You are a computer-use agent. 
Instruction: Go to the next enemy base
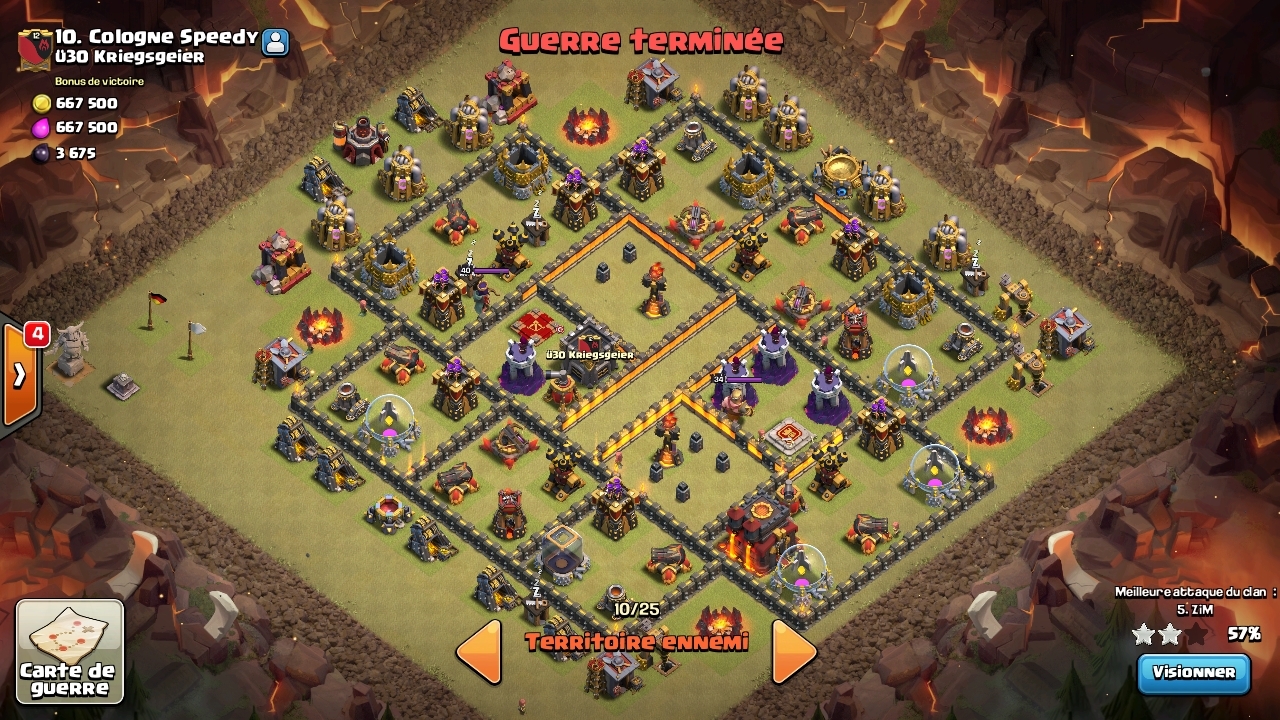coord(794,652)
